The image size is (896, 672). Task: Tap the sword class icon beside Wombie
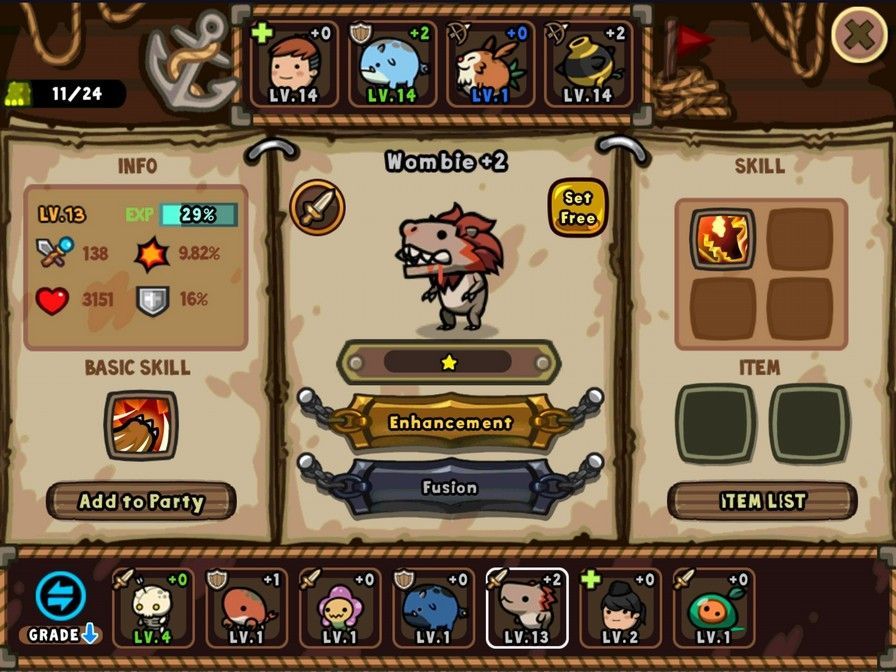[318, 208]
